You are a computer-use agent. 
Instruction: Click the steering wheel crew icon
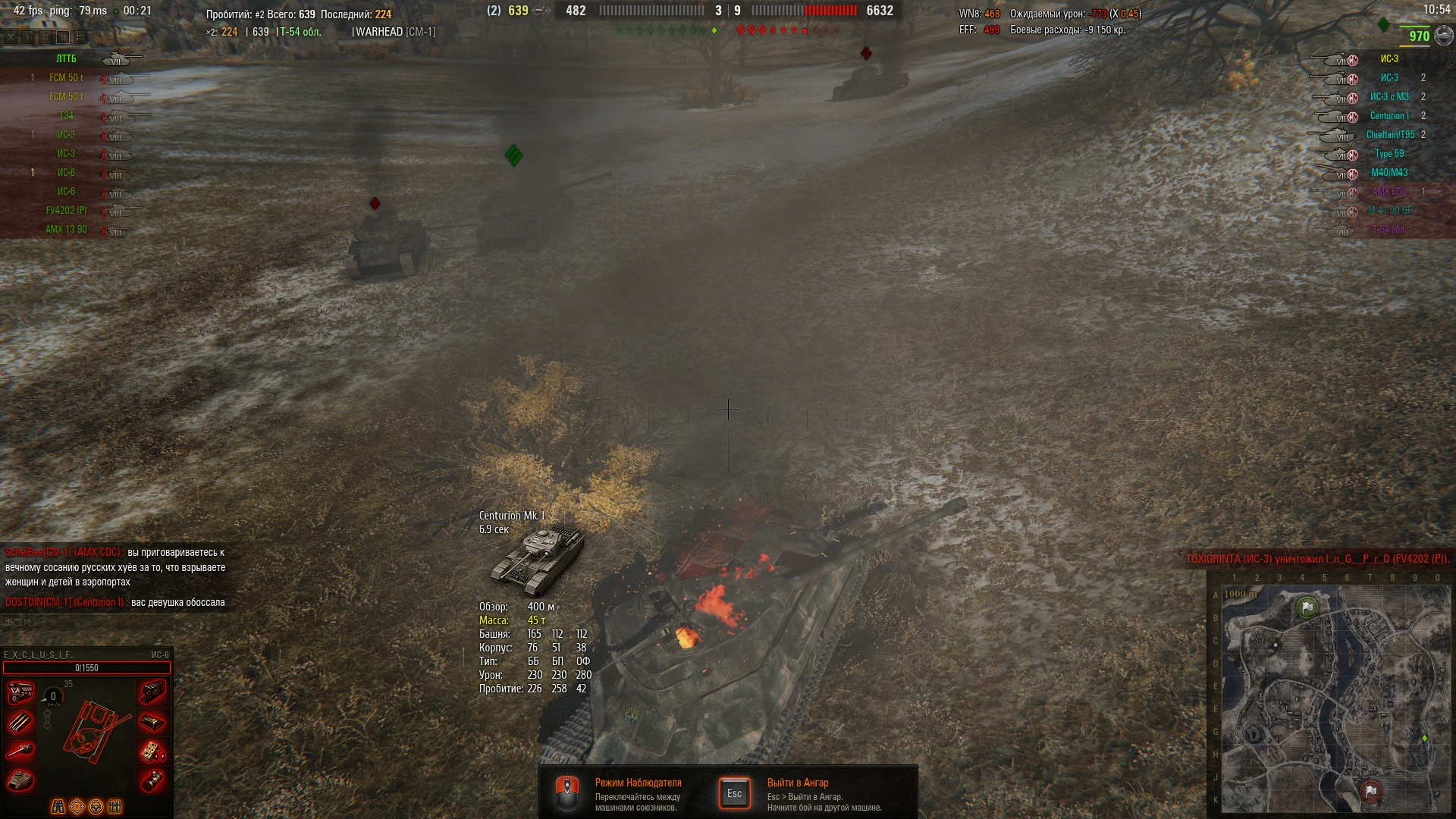pos(96,806)
